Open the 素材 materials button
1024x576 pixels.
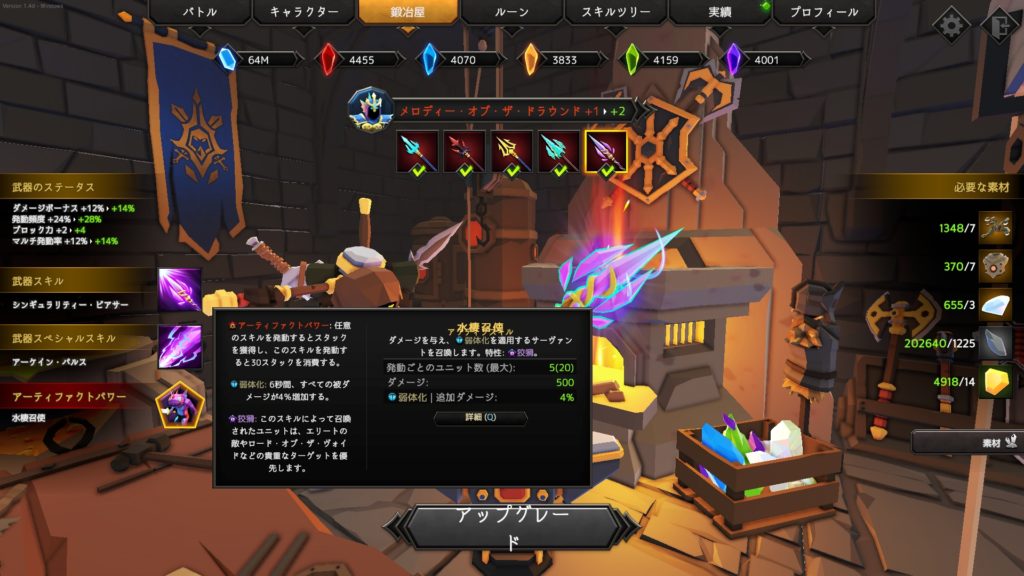coord(967,441)
